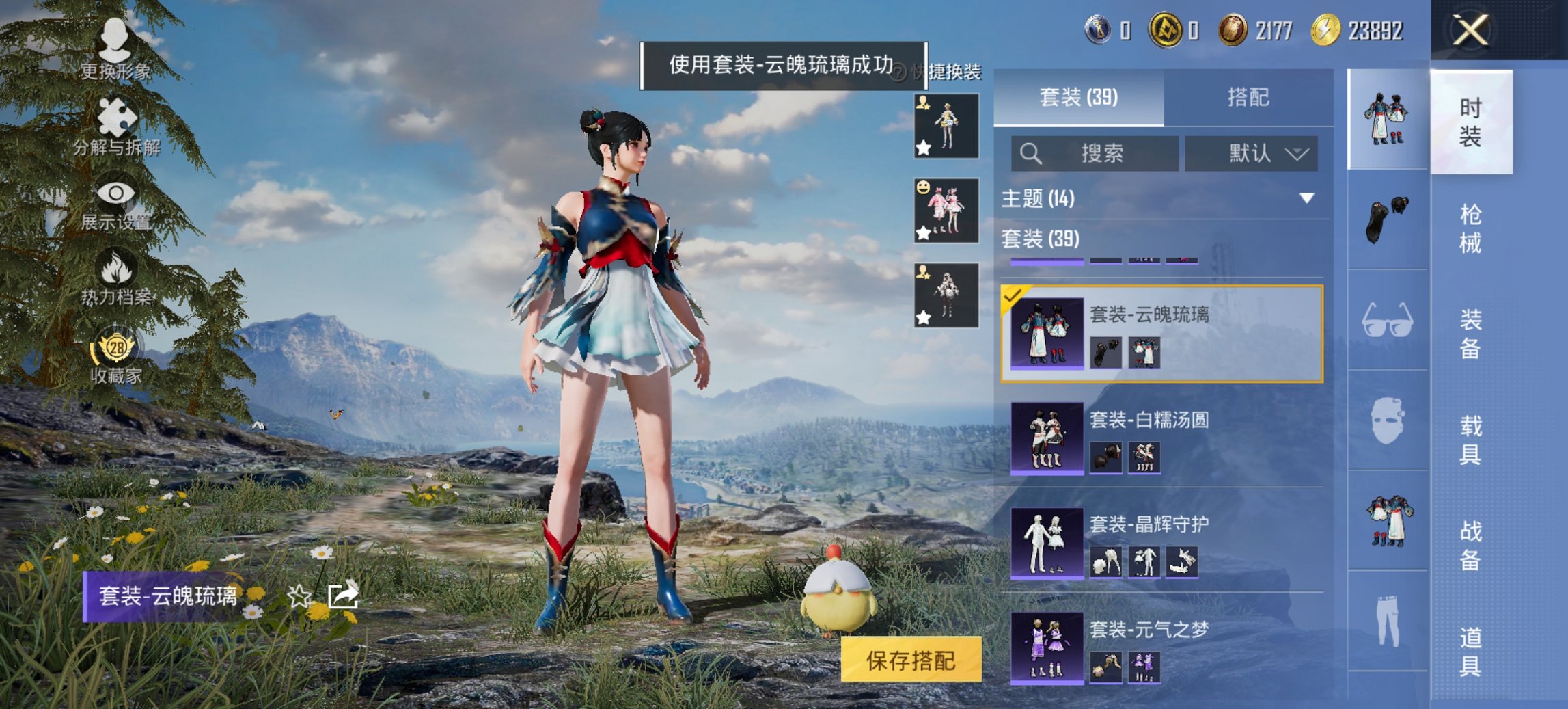Click 更换形象 to change appearance
This screenshot has width=1568, height=709.
pos(115,41)
